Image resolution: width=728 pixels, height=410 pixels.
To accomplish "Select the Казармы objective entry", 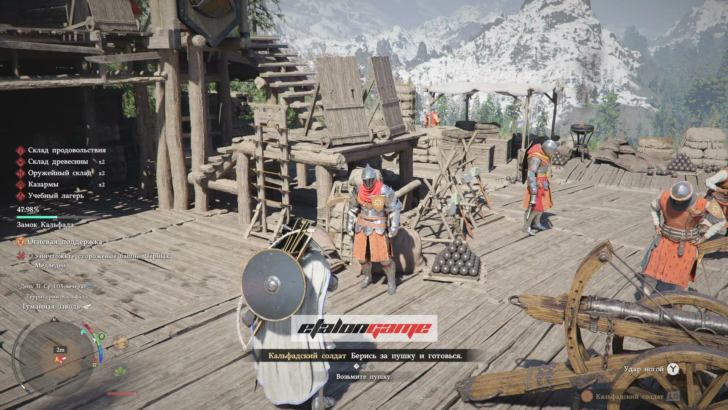I will pos(47,184).
